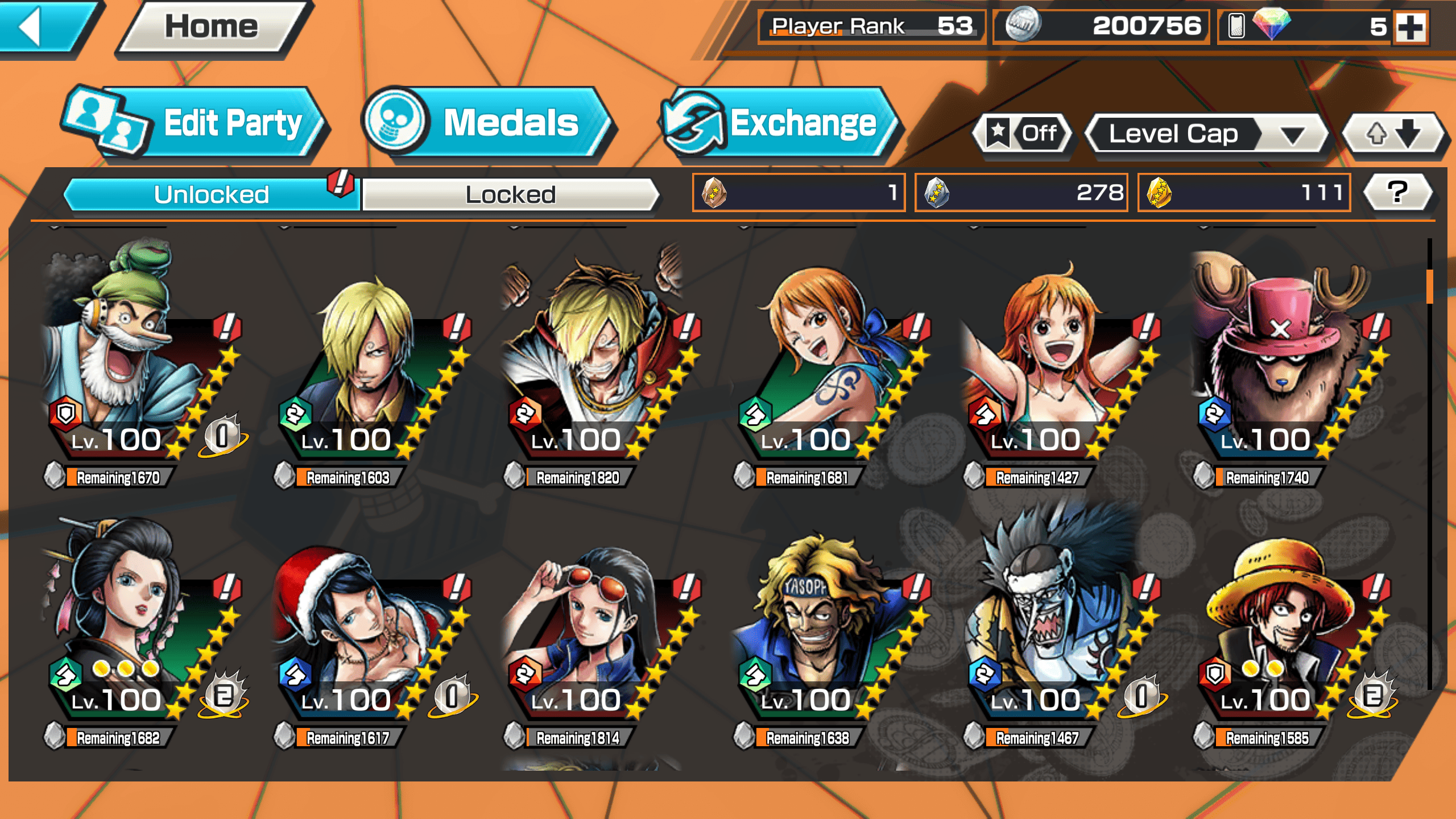Open the Medals screen

(x=488, y=123)
